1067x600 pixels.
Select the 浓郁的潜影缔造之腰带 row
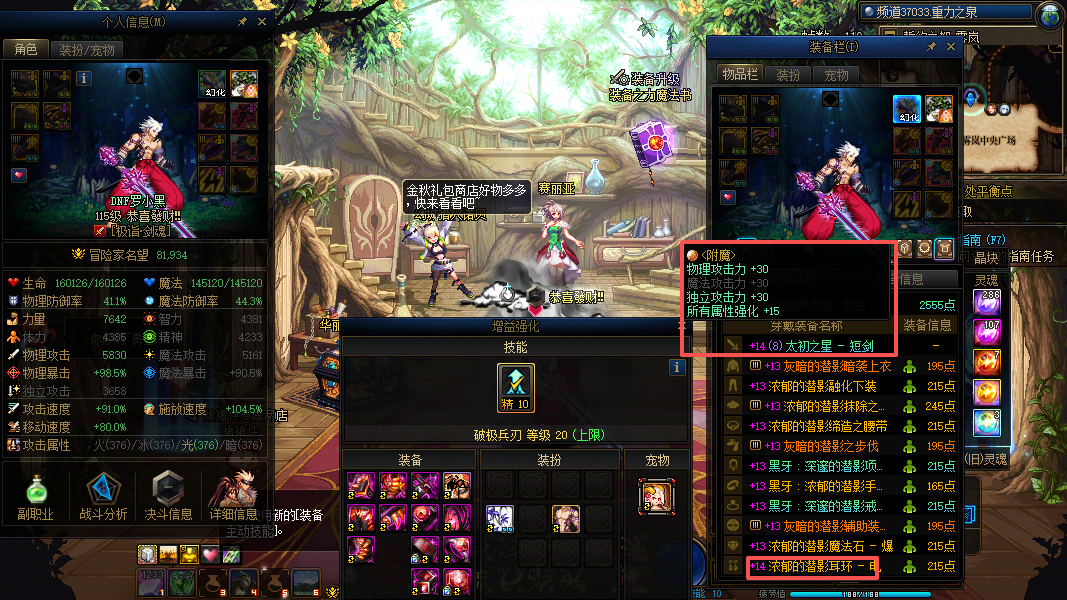tap(810, 426)
